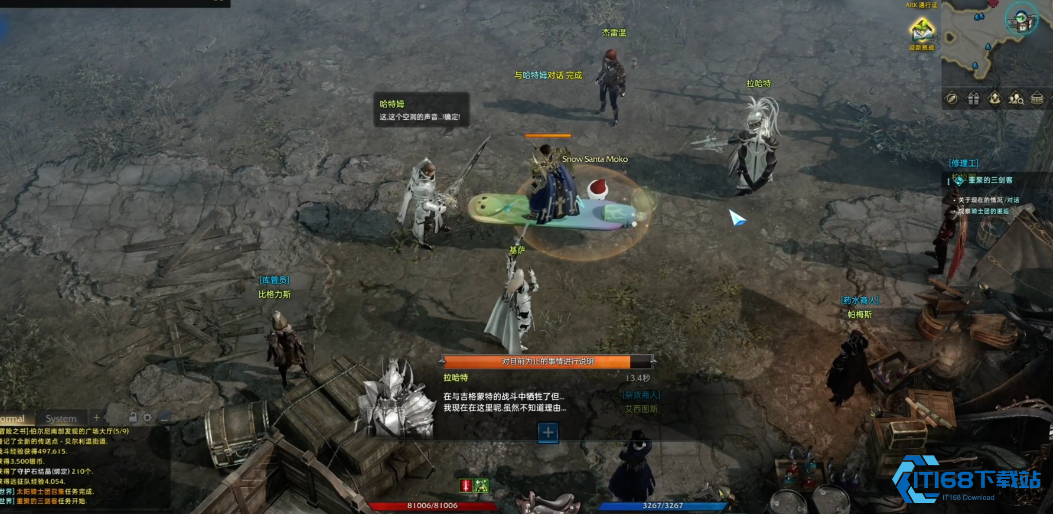Toggle the chat window lock
Image resolution: width=1053 pixels, height=514 pixels.
(x=132, y=417)
